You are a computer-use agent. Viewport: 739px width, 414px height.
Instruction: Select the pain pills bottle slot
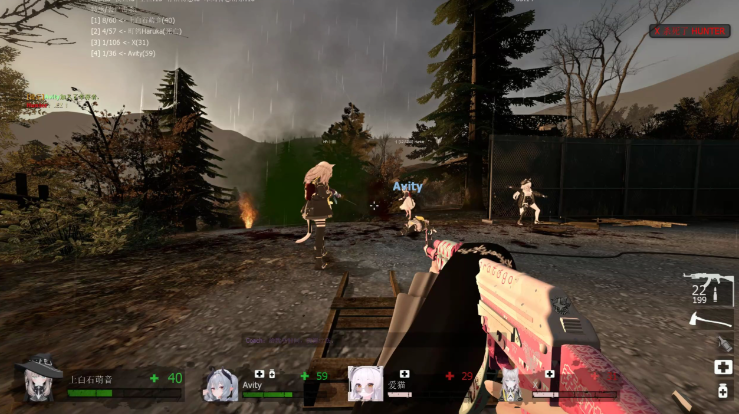tap(723, 391)
